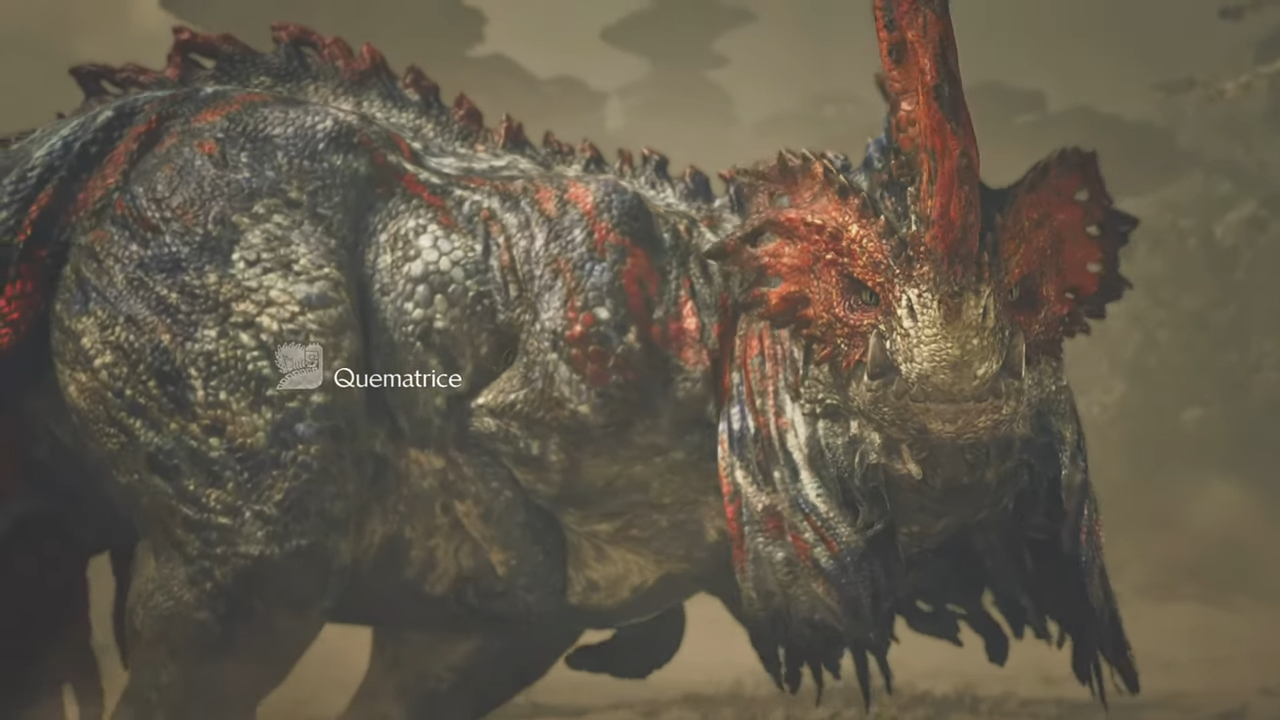This screenshot has width=1280, height=720.
Task: Click the spiked crest symbol in the monster icon
Action: [x=290, y=348]
